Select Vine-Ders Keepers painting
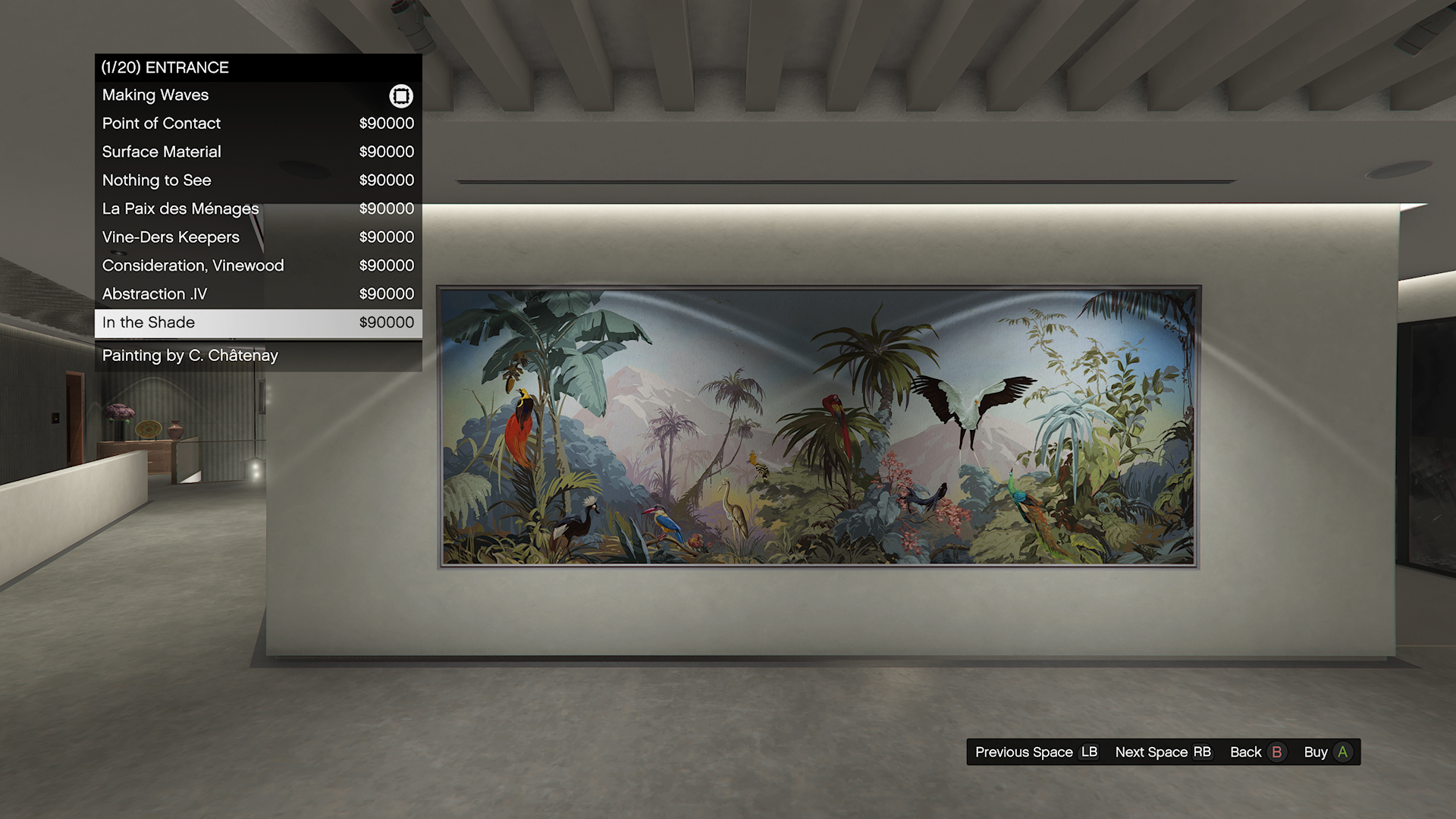This screenshot has width=1456, height=819. pyautogui.click(x=258, y=237)
